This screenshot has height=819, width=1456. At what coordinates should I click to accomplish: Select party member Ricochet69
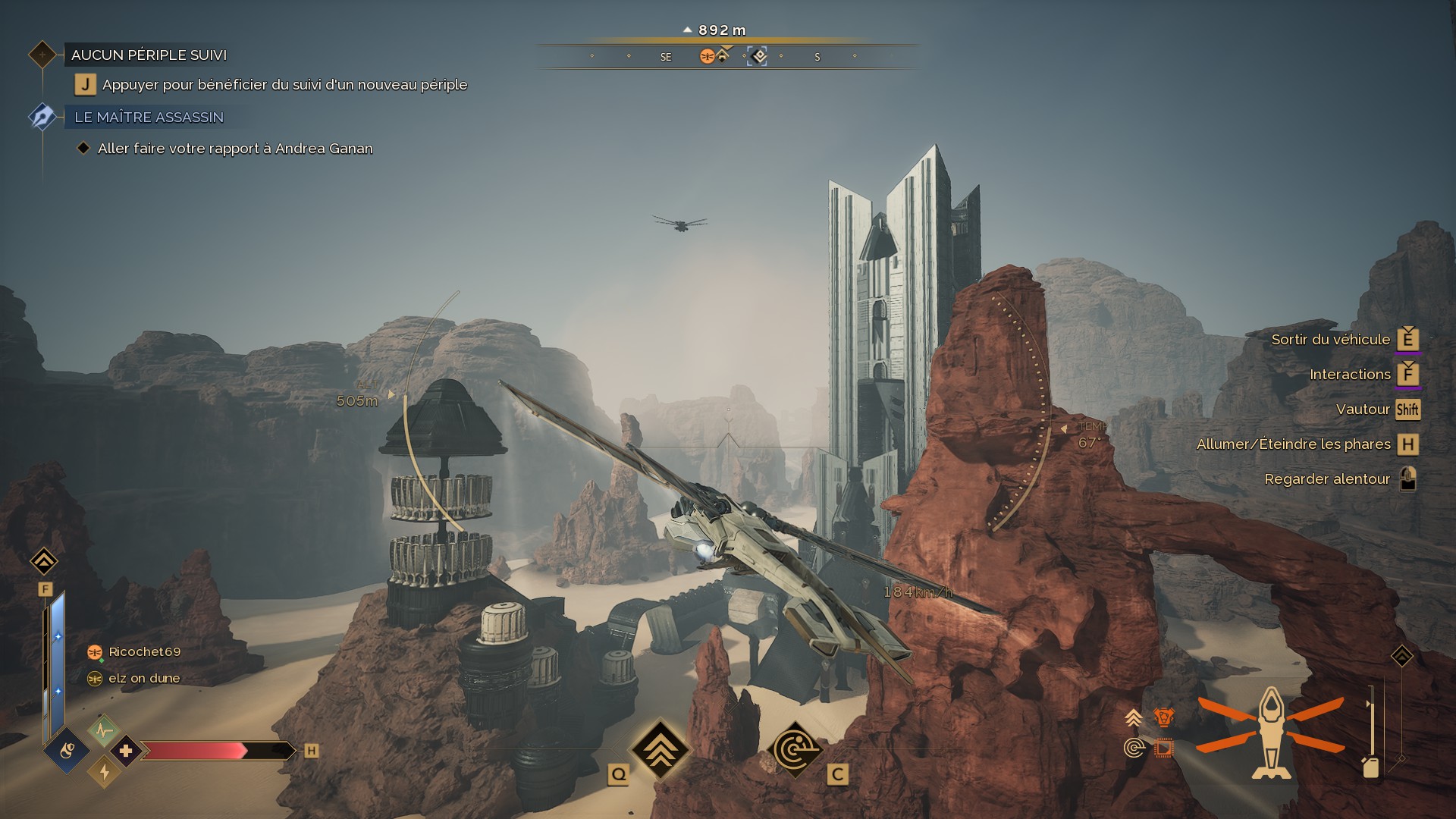[x=144, y=651]
